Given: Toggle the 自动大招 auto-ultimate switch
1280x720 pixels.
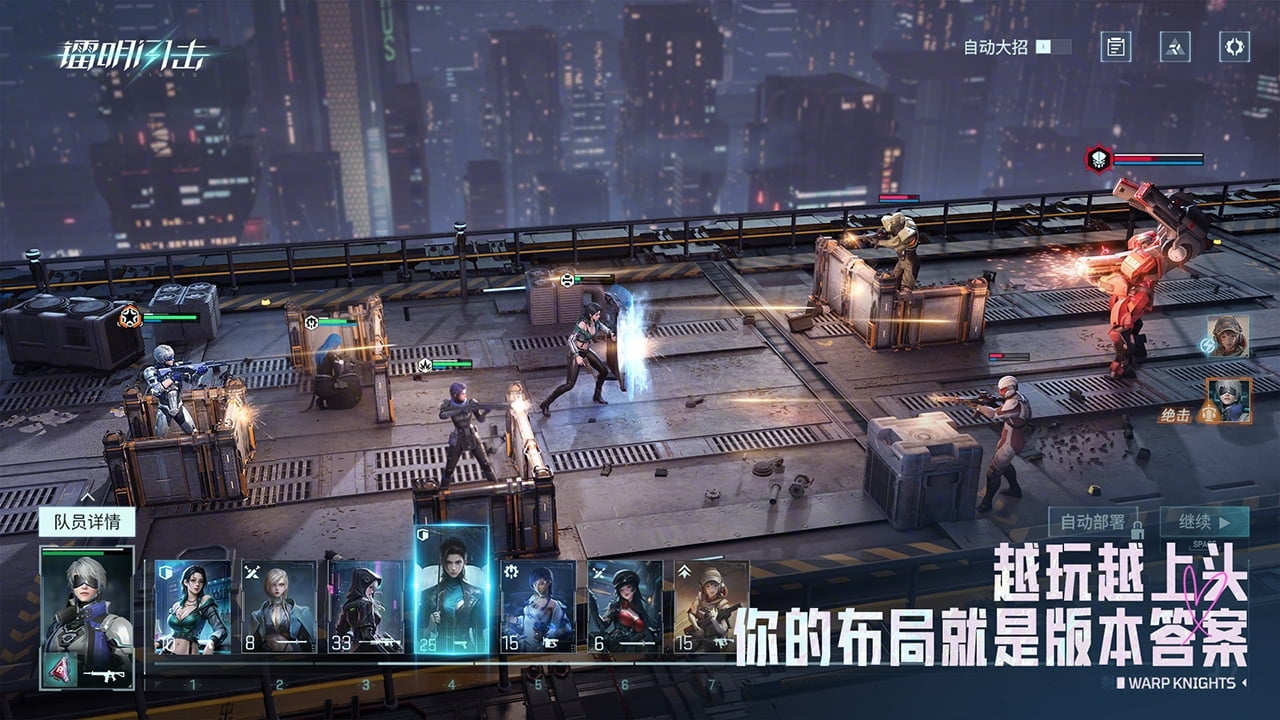Looking at the screenshot, I should tap(1053, 46).
